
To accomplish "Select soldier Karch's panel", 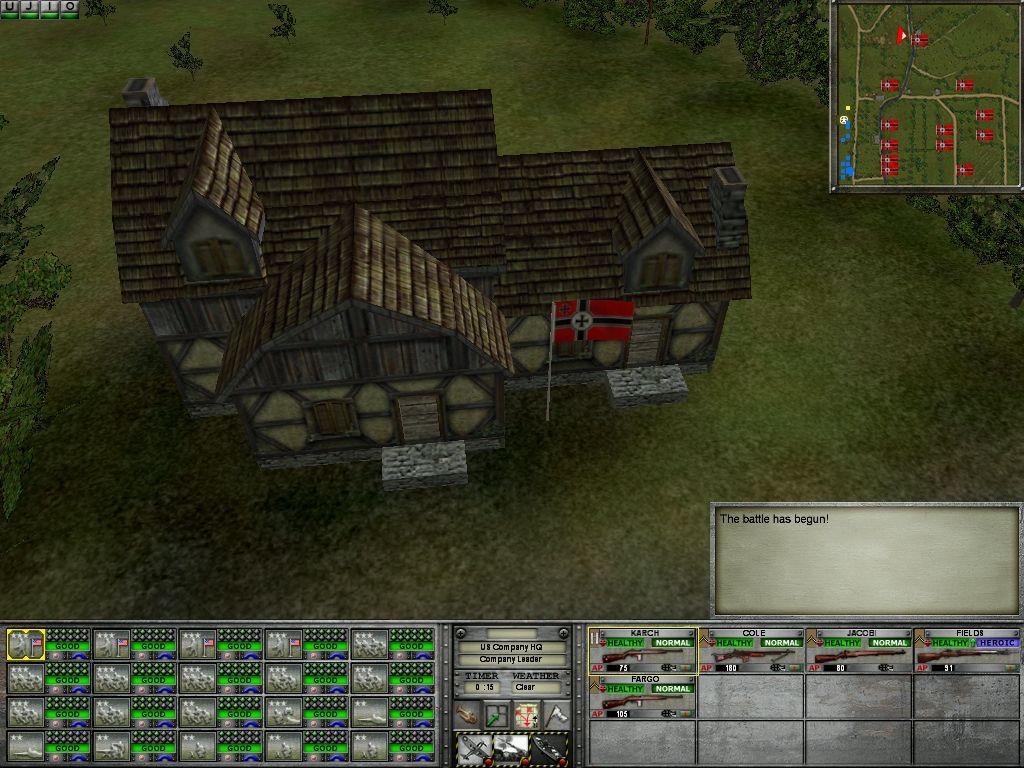I will coord(642,650).
